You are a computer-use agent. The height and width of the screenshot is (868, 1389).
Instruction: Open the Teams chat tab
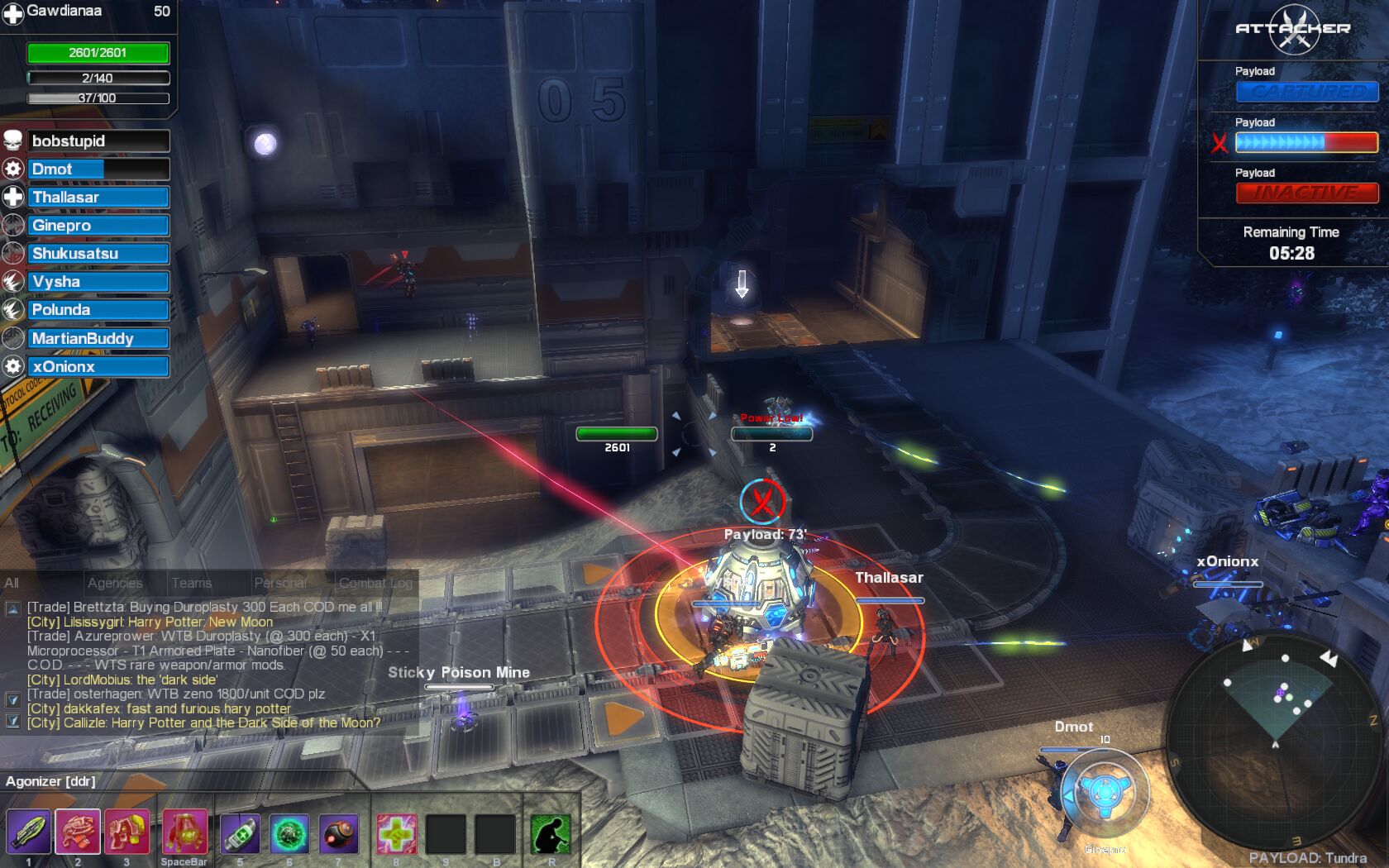(192, 583)
